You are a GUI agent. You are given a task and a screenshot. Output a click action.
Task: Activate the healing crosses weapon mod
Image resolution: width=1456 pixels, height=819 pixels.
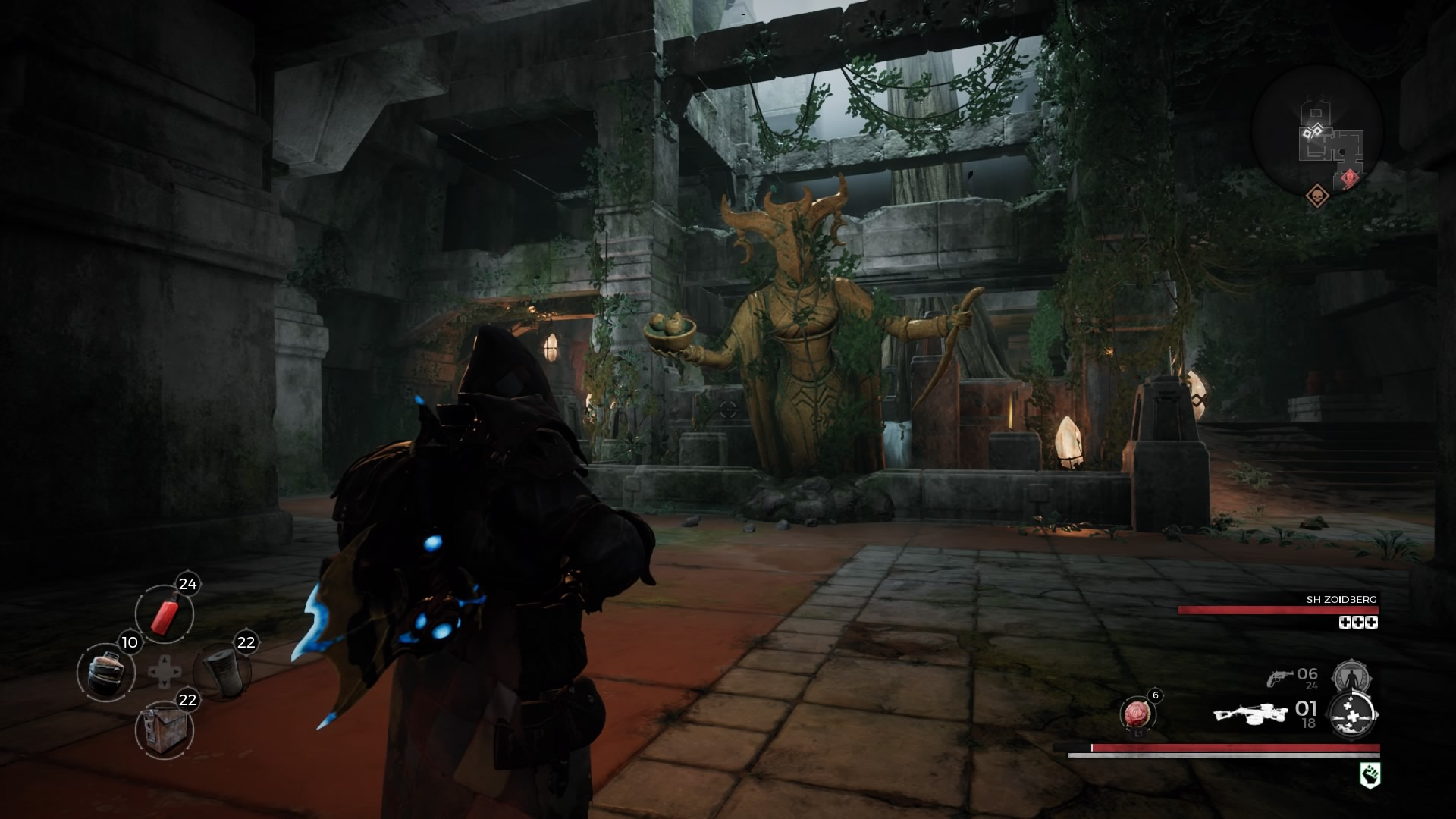1354,714
